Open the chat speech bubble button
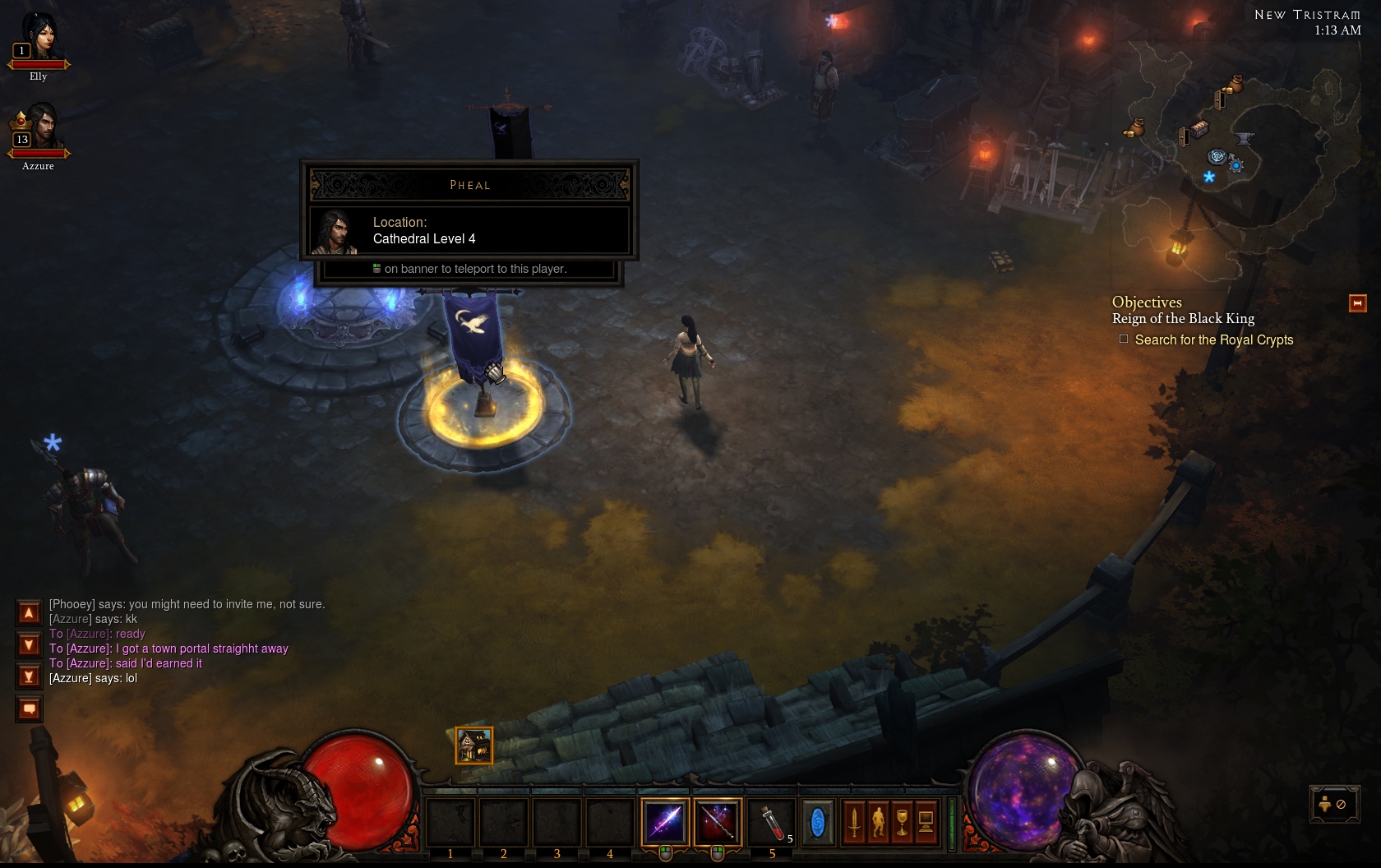 click(29, 709)
